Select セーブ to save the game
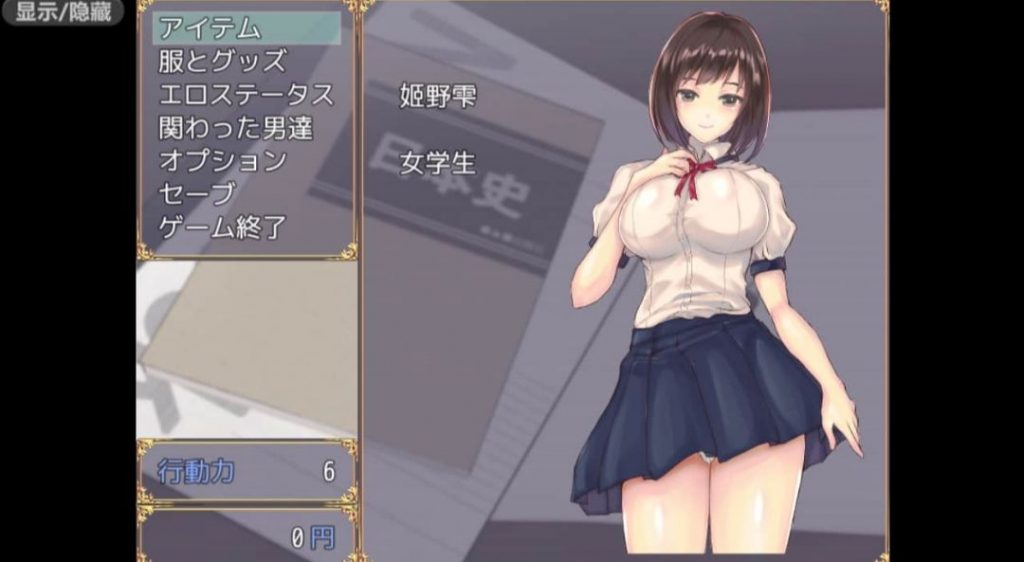 click(x=196, y=193)
